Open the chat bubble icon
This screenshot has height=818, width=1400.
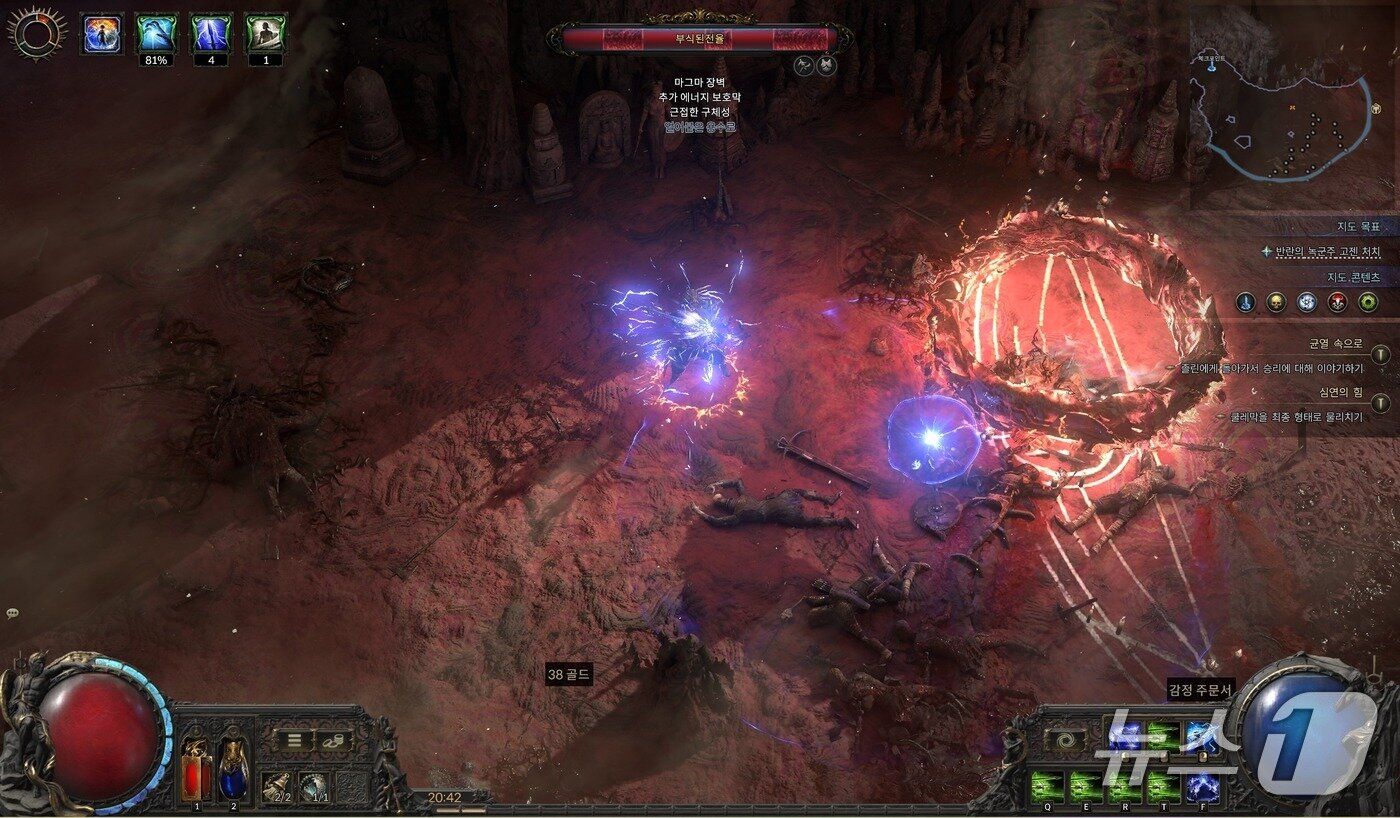pos(12,613)
